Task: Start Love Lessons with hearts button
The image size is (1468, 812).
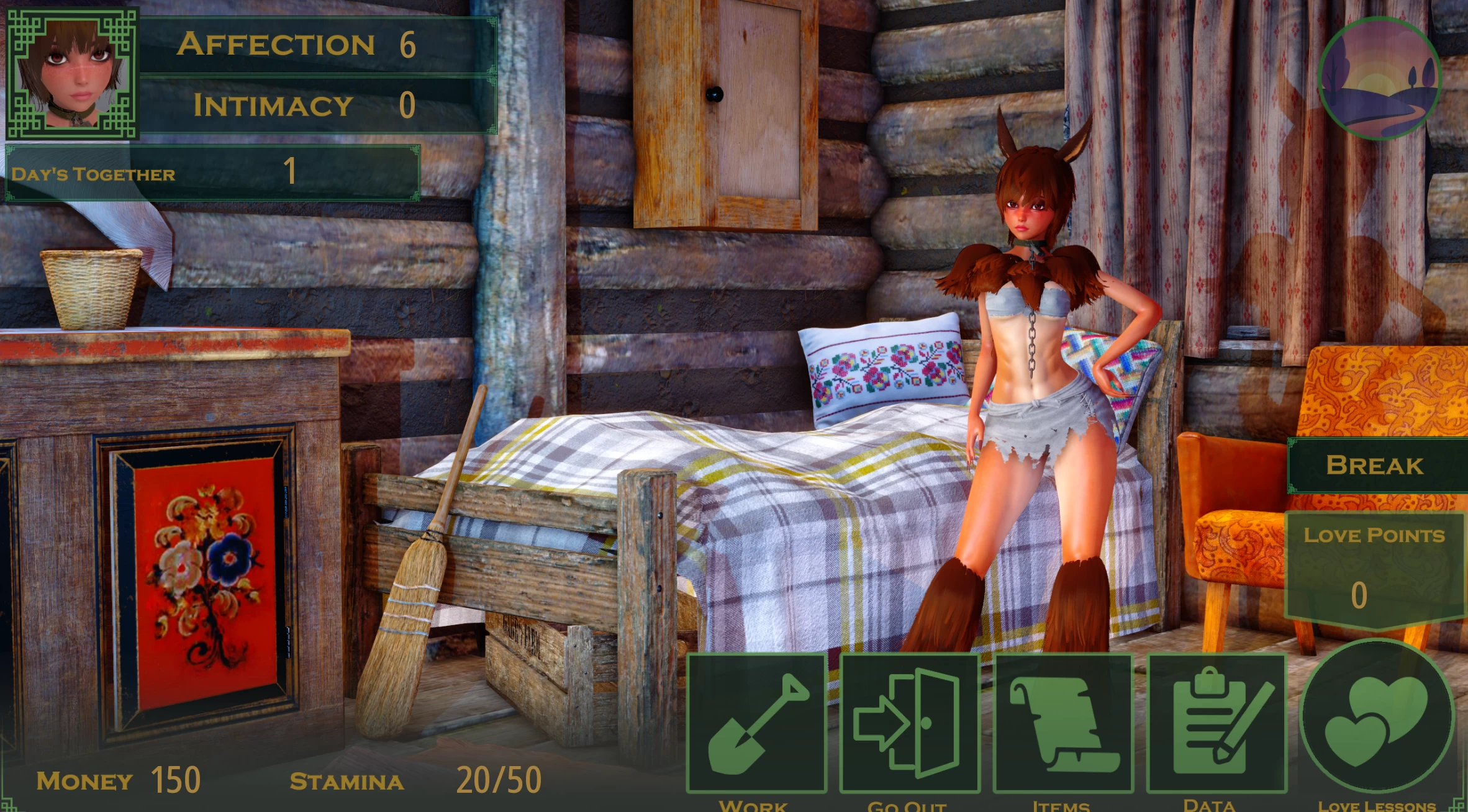Action: pos(1376,719)
